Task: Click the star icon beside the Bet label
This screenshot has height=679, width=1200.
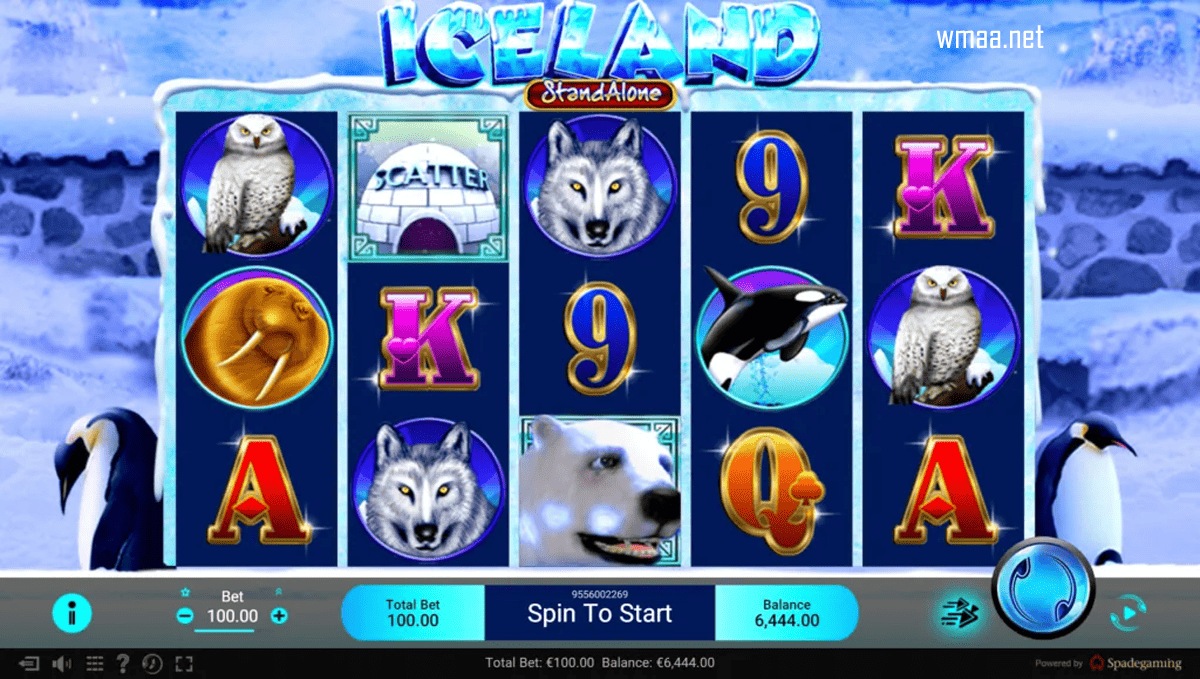Action: (x=185, y=593)
